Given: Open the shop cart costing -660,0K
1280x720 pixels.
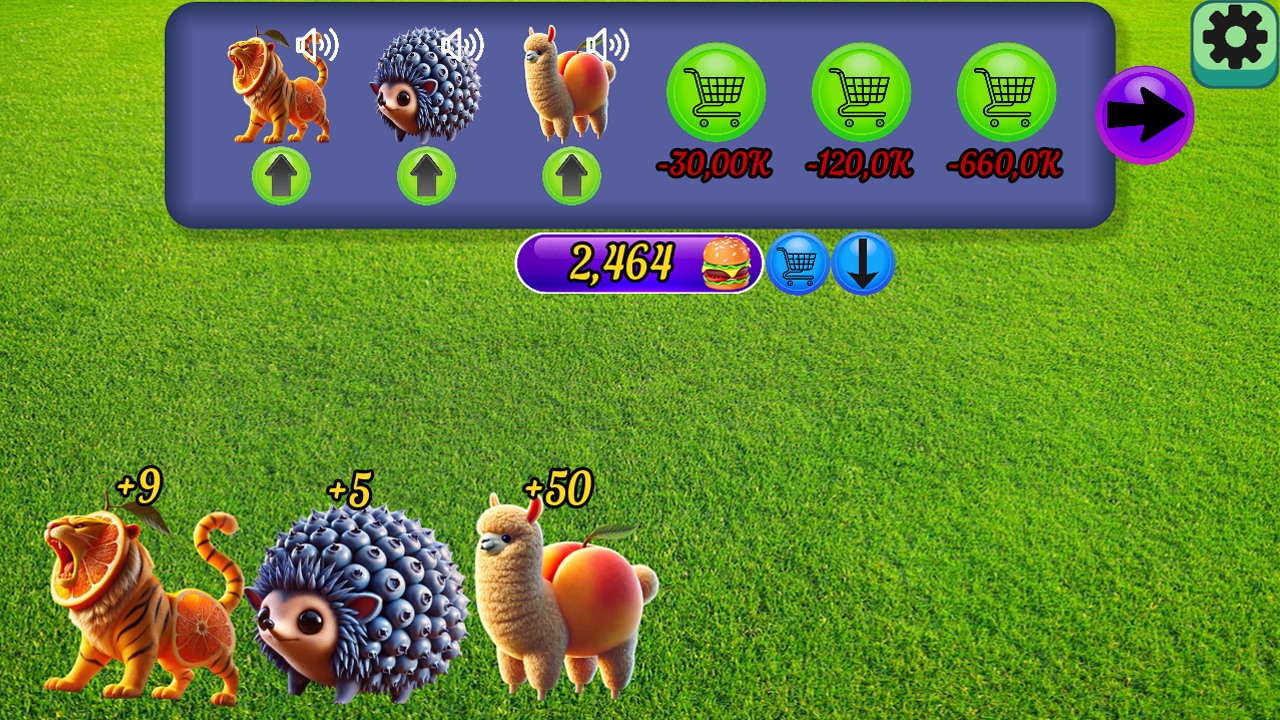Looking at the screenshot, I should (x=1004, y=92).
